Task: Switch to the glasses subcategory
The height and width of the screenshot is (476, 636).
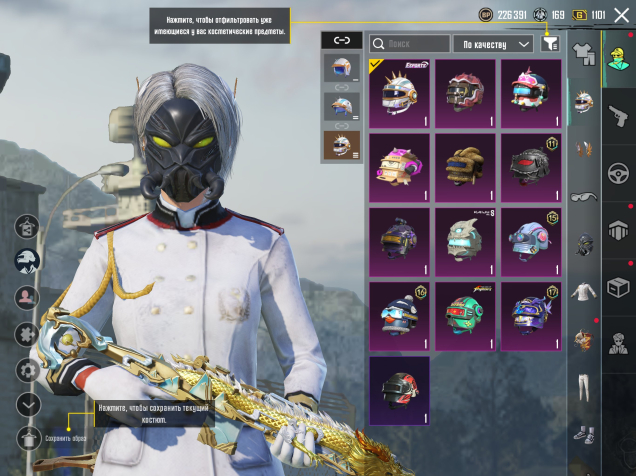Action: (x=584, y=197)
